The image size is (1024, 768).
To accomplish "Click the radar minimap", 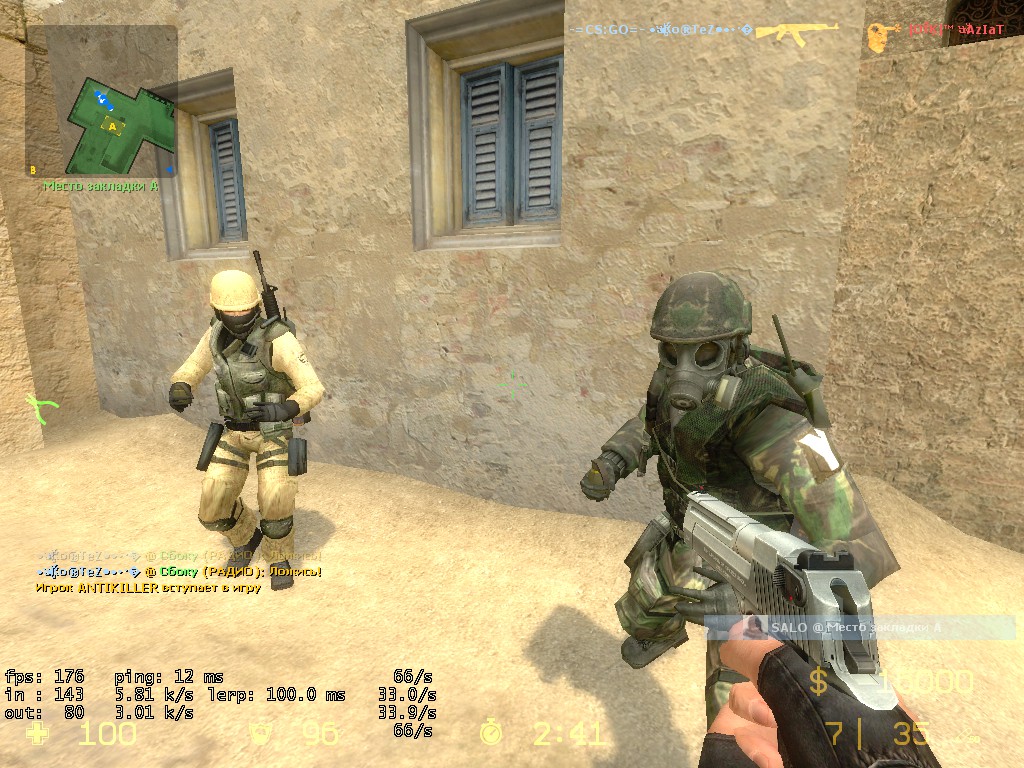I will point(102,100).
